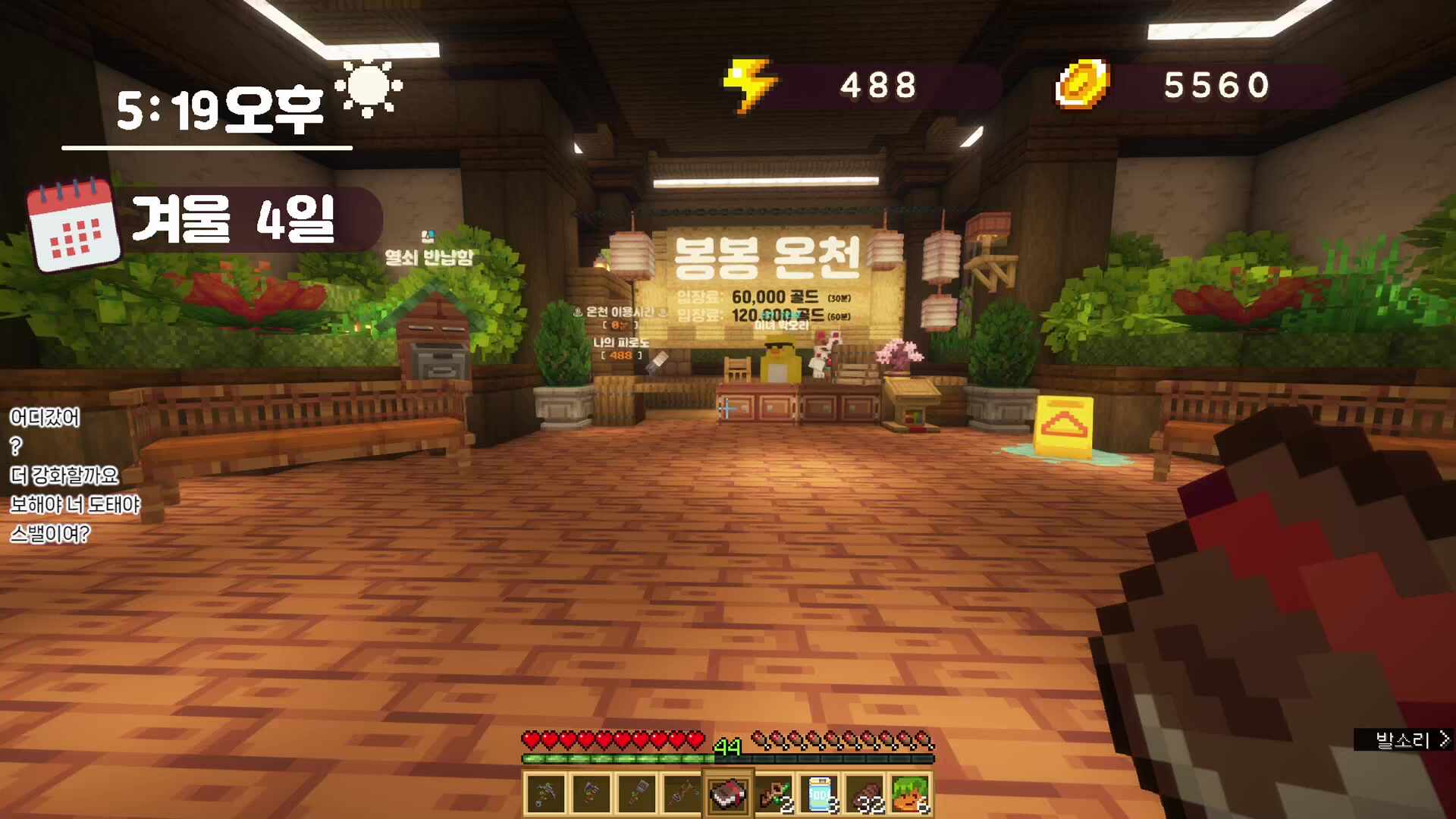This screenshot has height=819, width=1456.
Task: Click the gold coin currency icon
Action: (1082, 84)
